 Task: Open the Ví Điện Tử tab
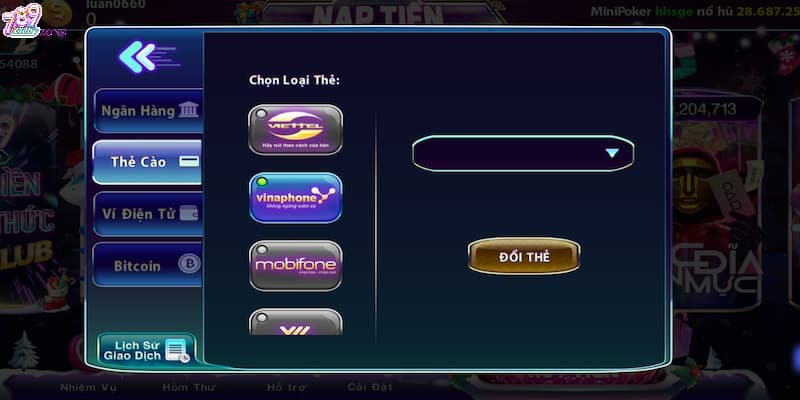click(x=147, y=213)
